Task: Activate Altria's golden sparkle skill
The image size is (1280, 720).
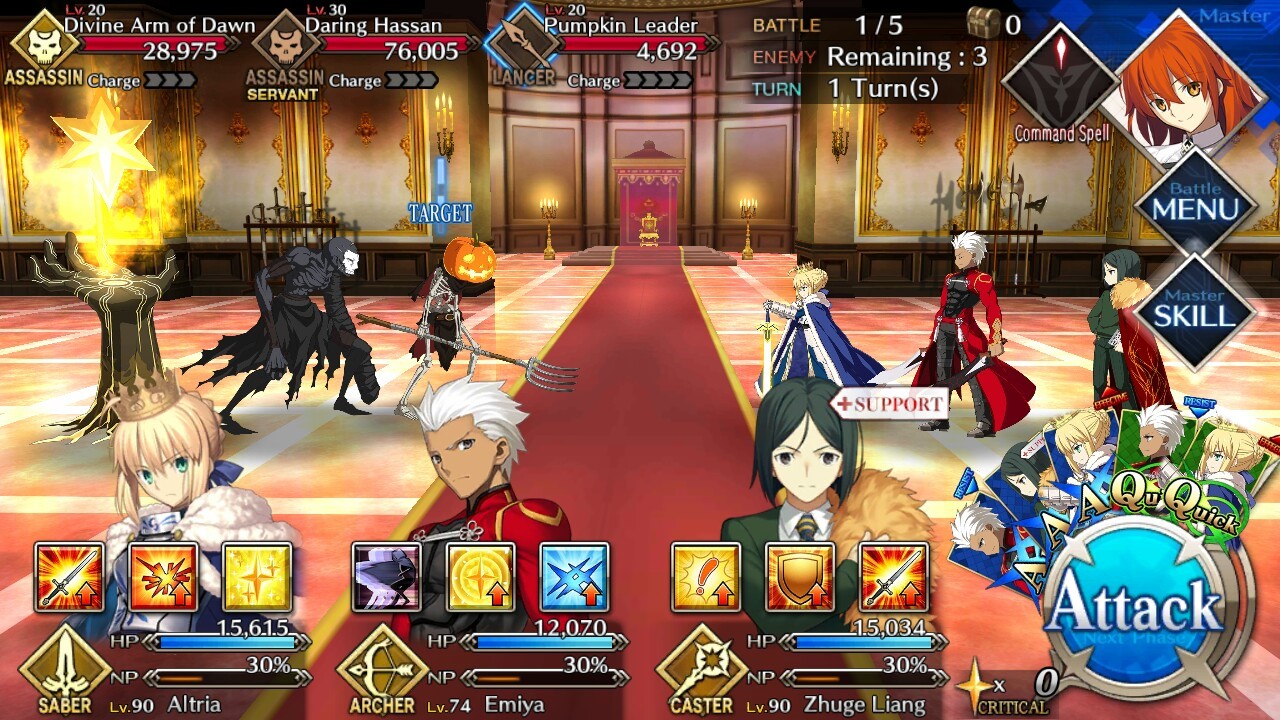Action: (x=256, y=577)
